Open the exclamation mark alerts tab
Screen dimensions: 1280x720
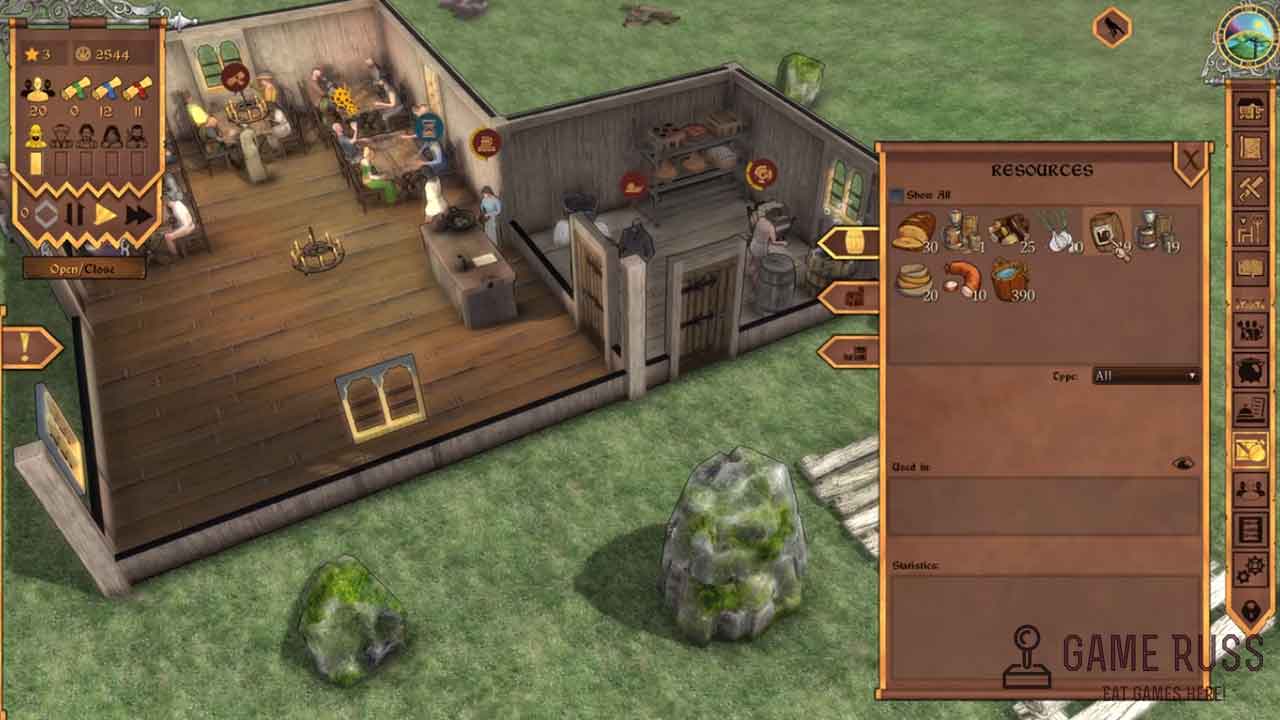pos(30,348)
